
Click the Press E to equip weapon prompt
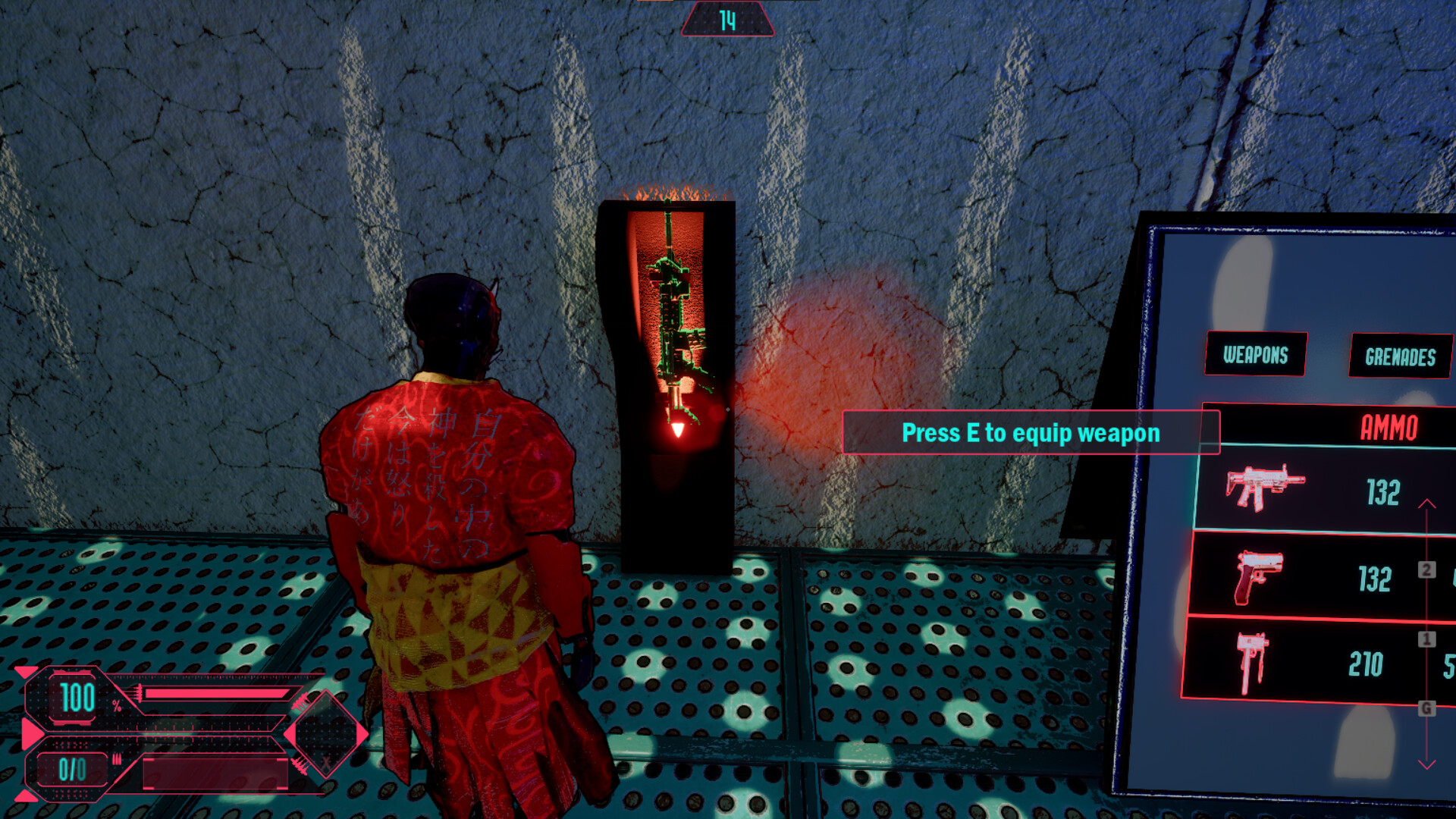1030,433
